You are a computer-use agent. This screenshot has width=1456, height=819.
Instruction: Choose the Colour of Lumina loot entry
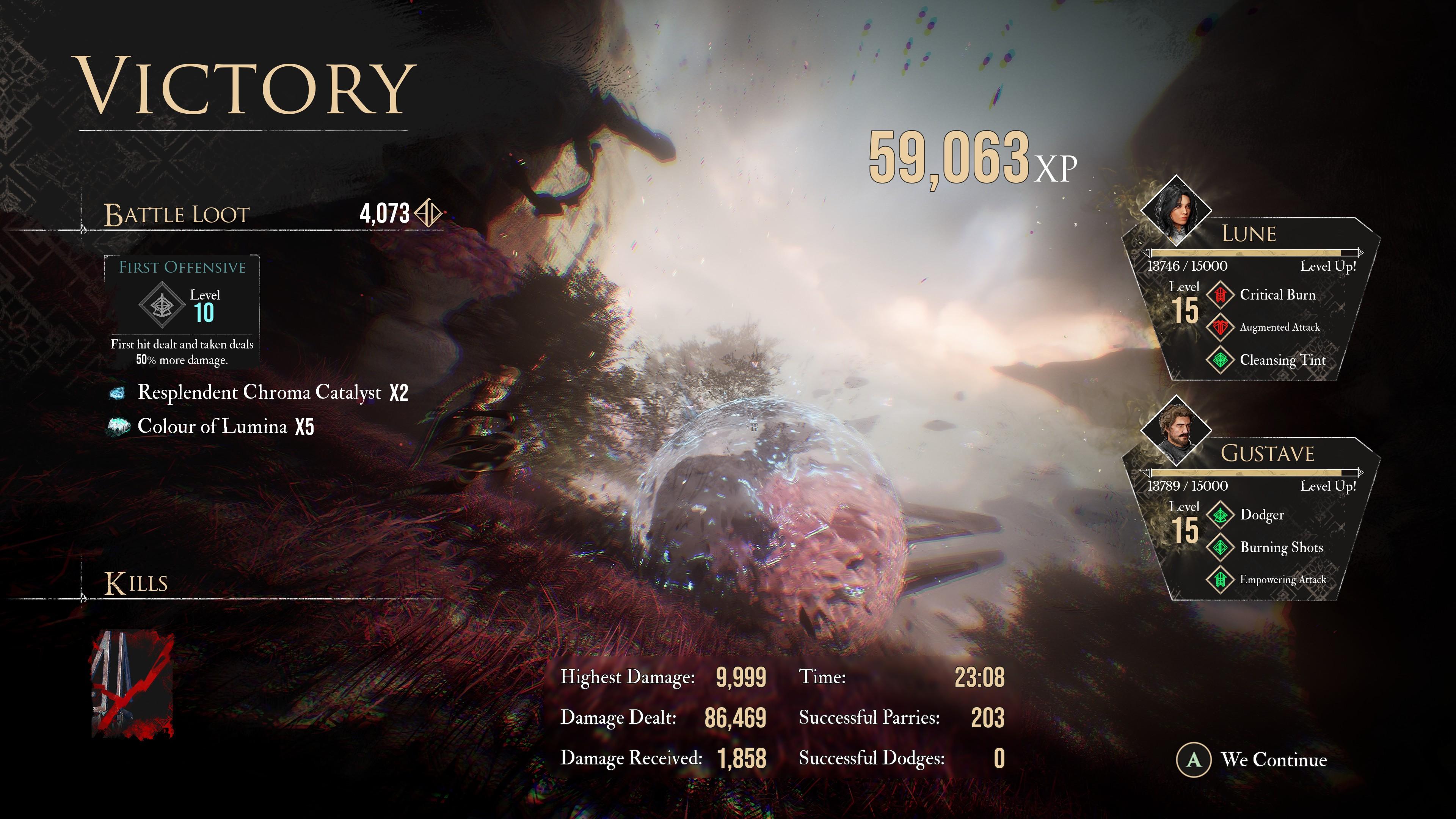pos(212,426)
